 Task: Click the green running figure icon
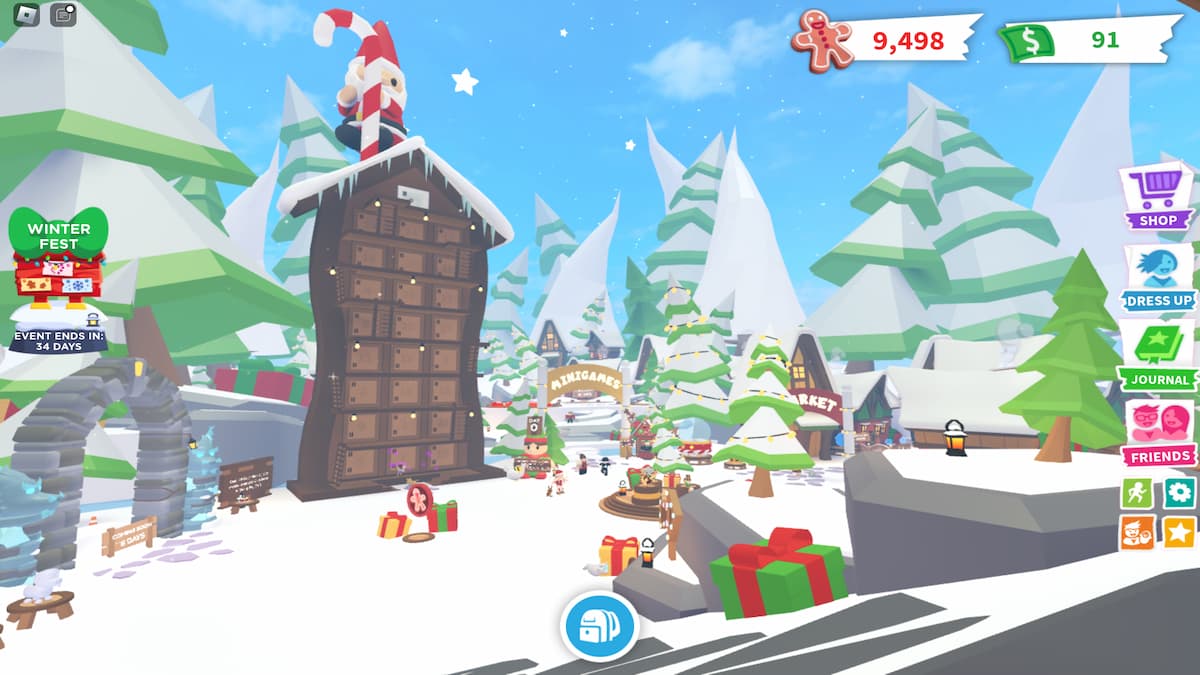point(1137,492)
